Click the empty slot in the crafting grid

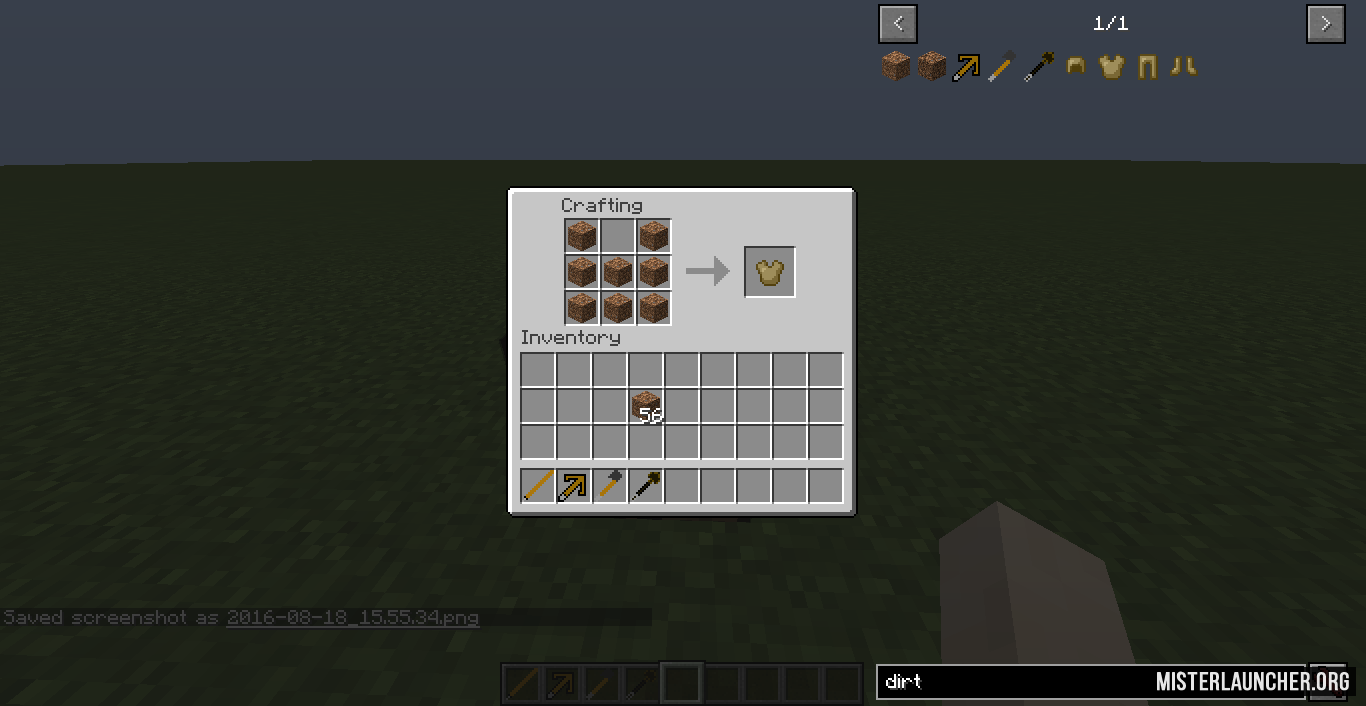pyautogui.click(x=618, y=237)
